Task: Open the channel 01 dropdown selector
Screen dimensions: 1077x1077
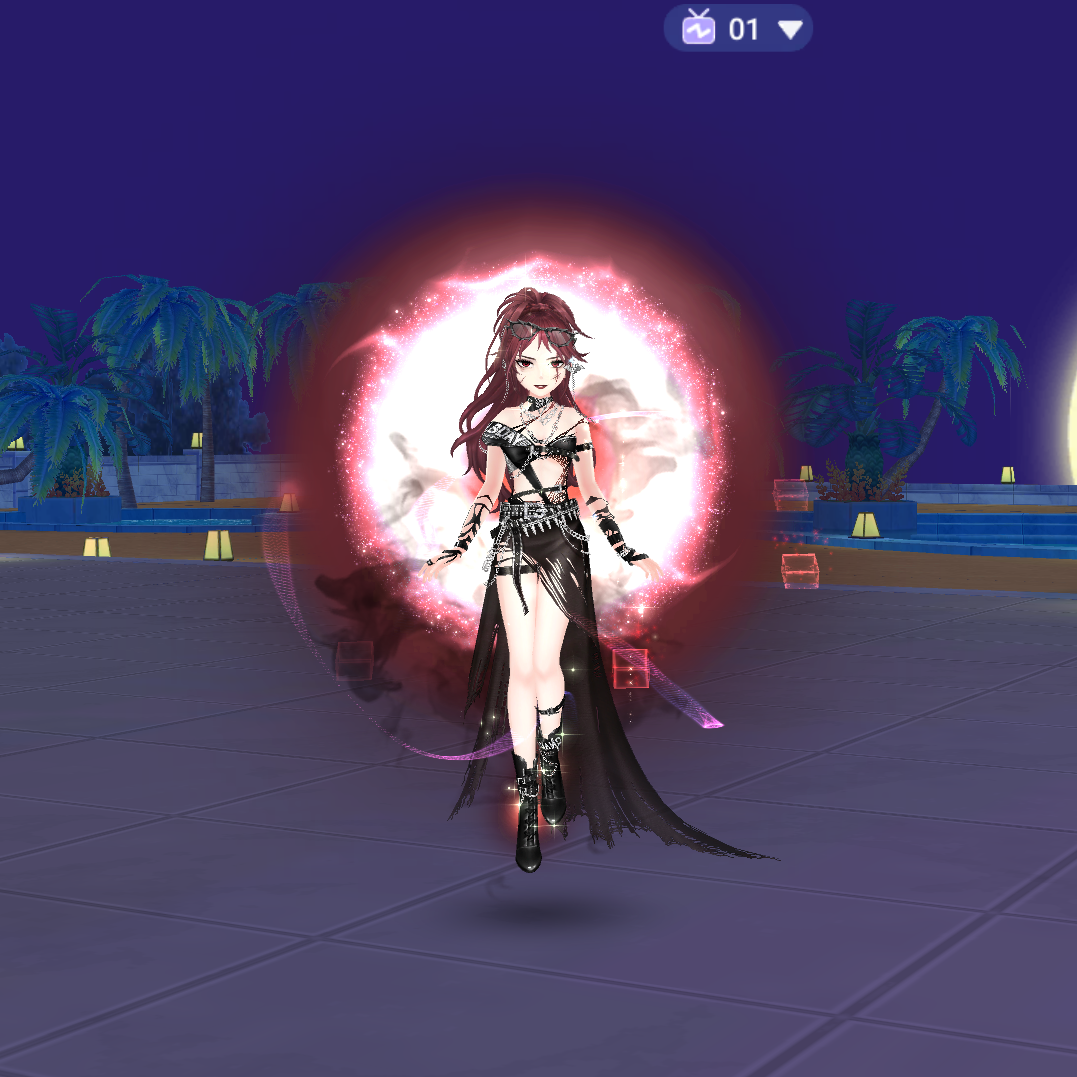Action: (x=739, y=29)
